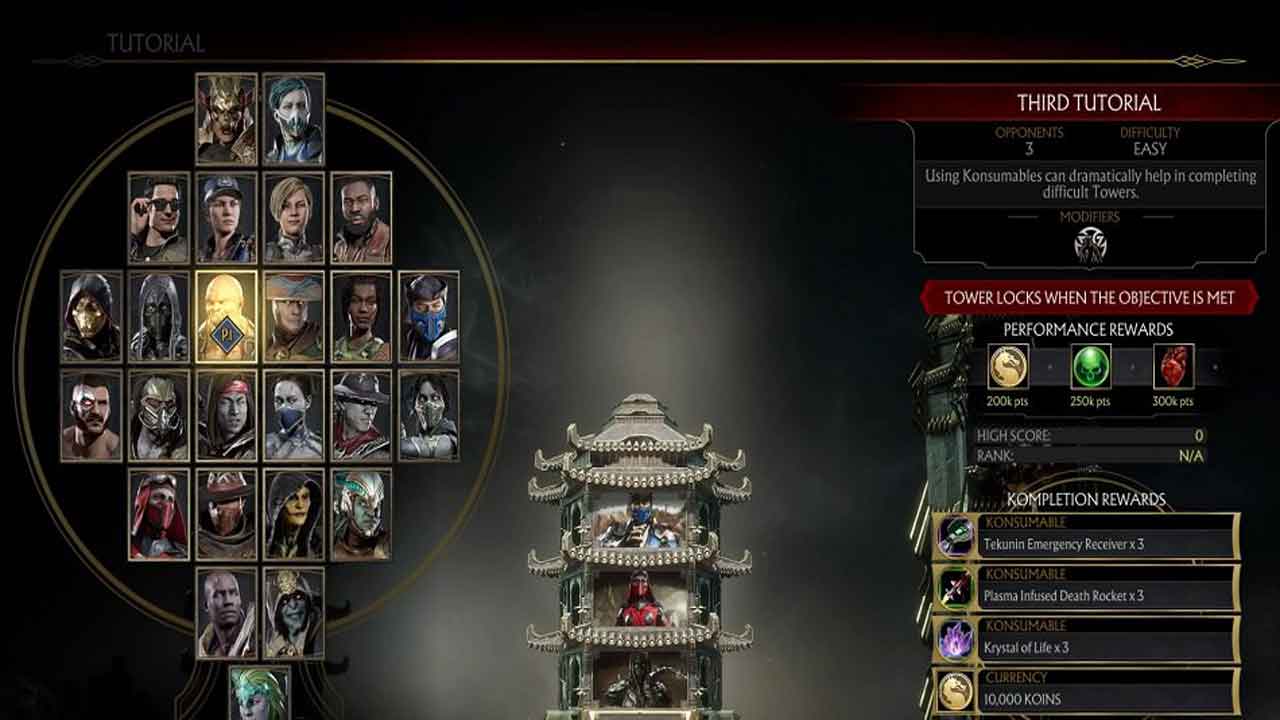
Task: Choose Cassie Cage from the roster
Action: tap(294, 217)
